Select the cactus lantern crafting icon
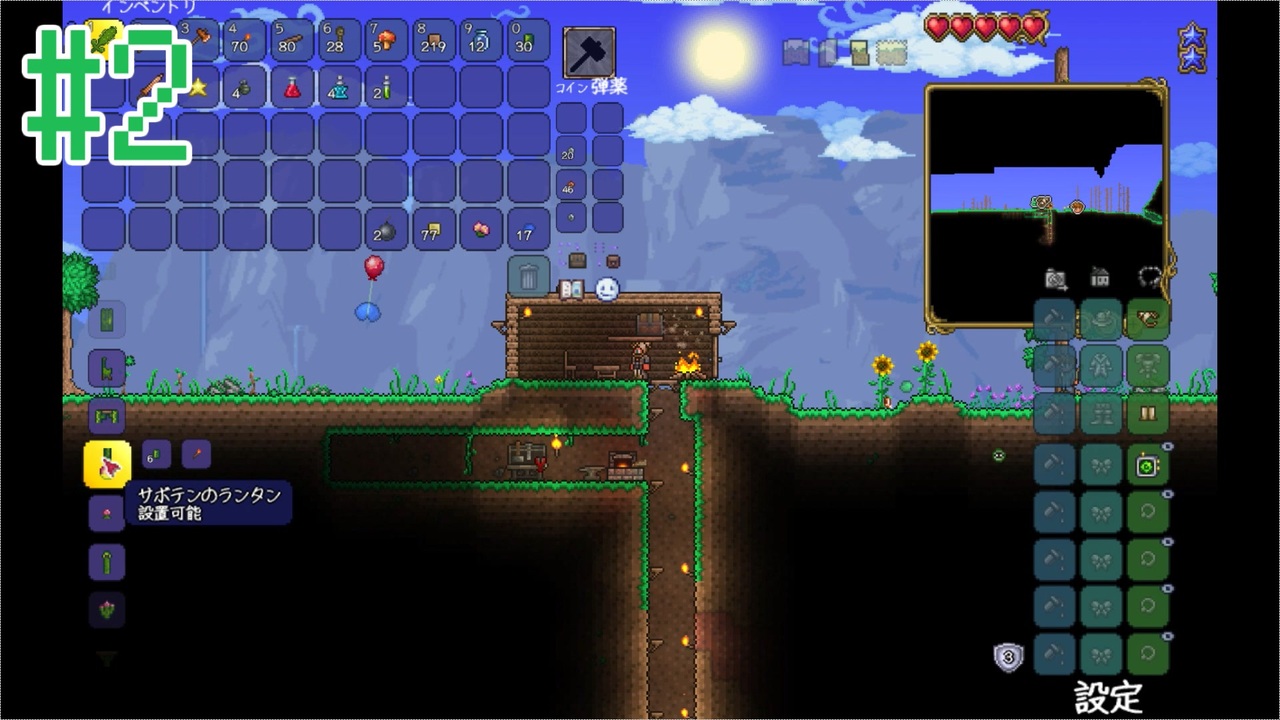Image resolution: width=1280 pixels, height=720 pixels. click(107, 463)
